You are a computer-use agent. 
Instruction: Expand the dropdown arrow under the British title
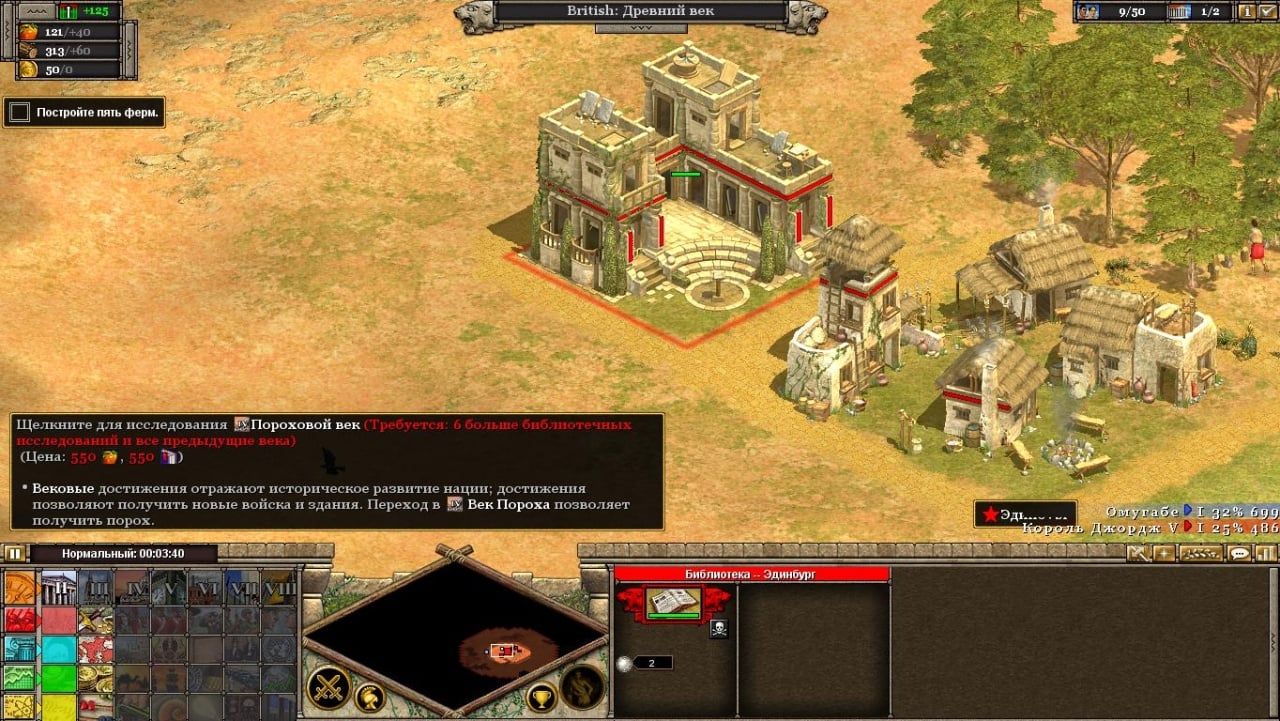640,28
